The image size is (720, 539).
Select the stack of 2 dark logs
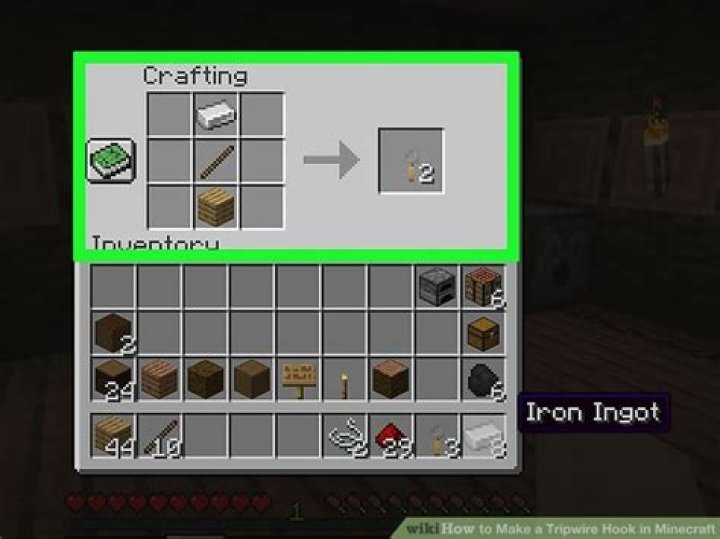click(112, 333)
